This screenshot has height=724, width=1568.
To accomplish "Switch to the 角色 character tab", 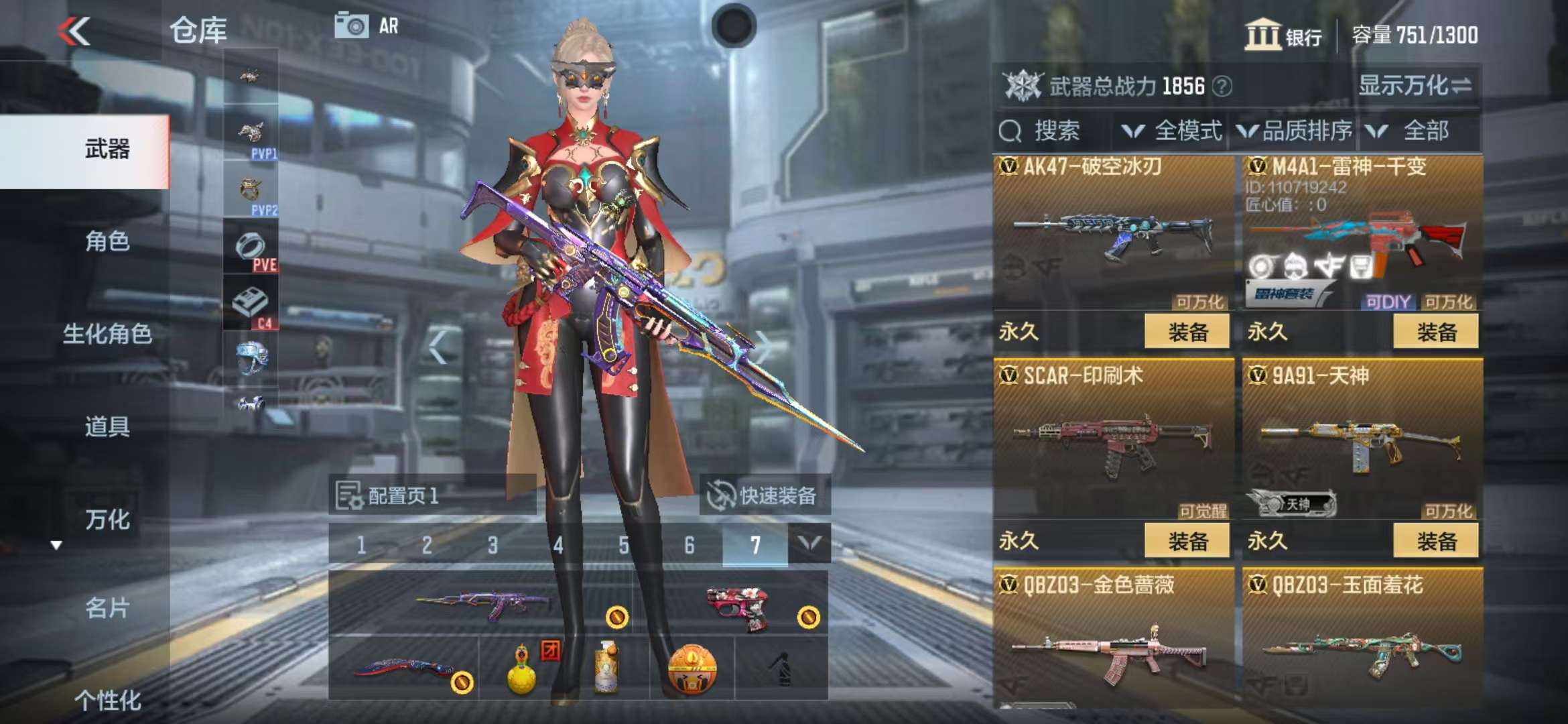I will [x=107, y=241].
